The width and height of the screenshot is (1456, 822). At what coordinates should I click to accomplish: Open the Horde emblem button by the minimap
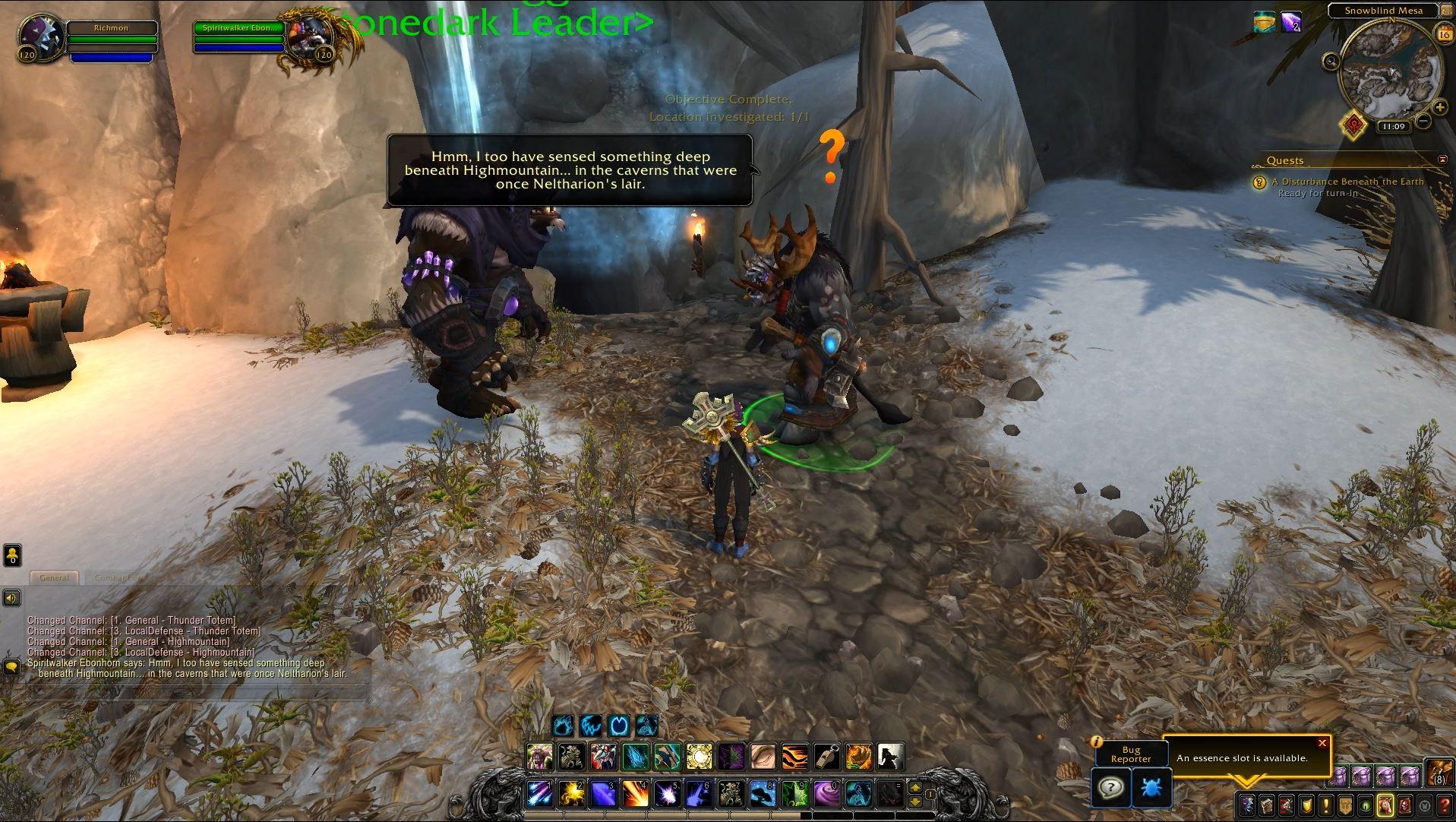click(1353, 125)
